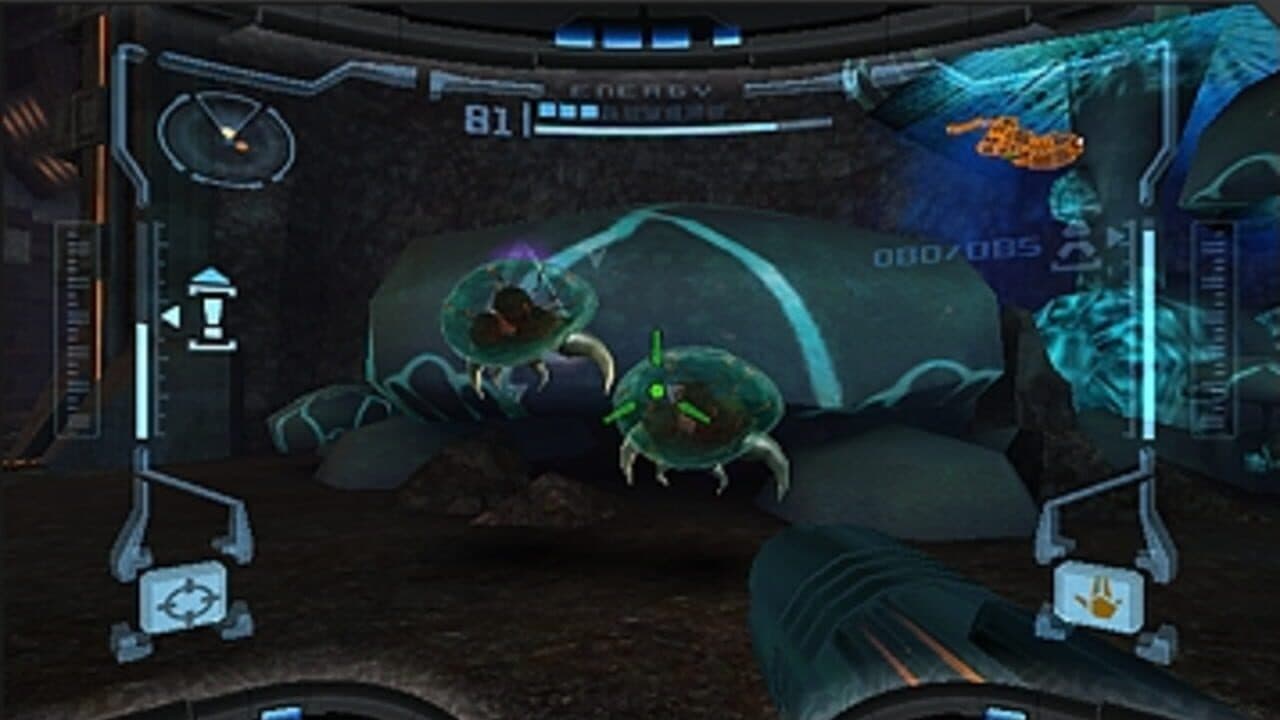Click the ENERGY label on the HUD

click(638, 87)
